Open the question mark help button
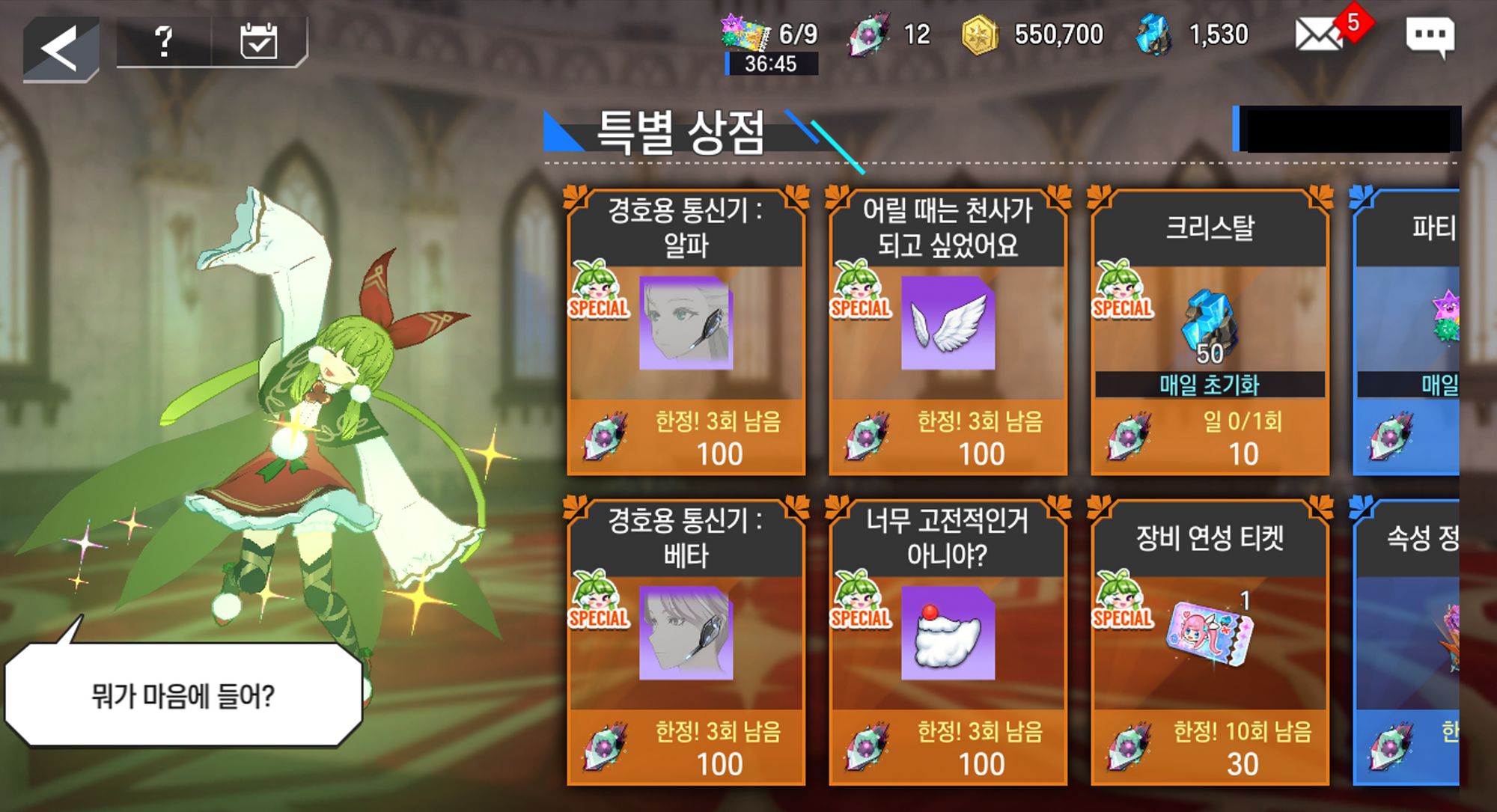The image size is (1497, 812). [164, 42]
